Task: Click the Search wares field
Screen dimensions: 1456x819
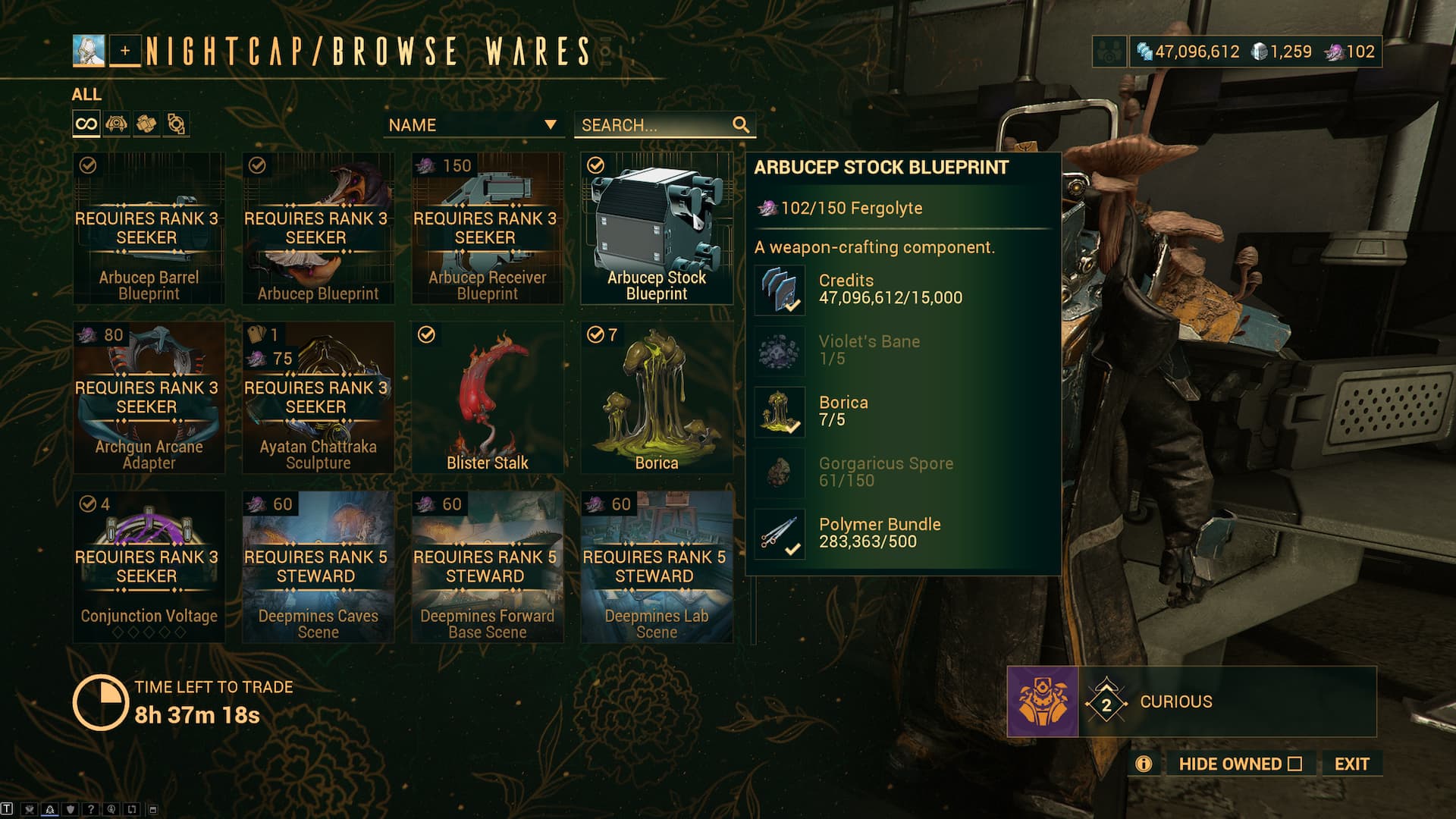Action: [655, 125]
